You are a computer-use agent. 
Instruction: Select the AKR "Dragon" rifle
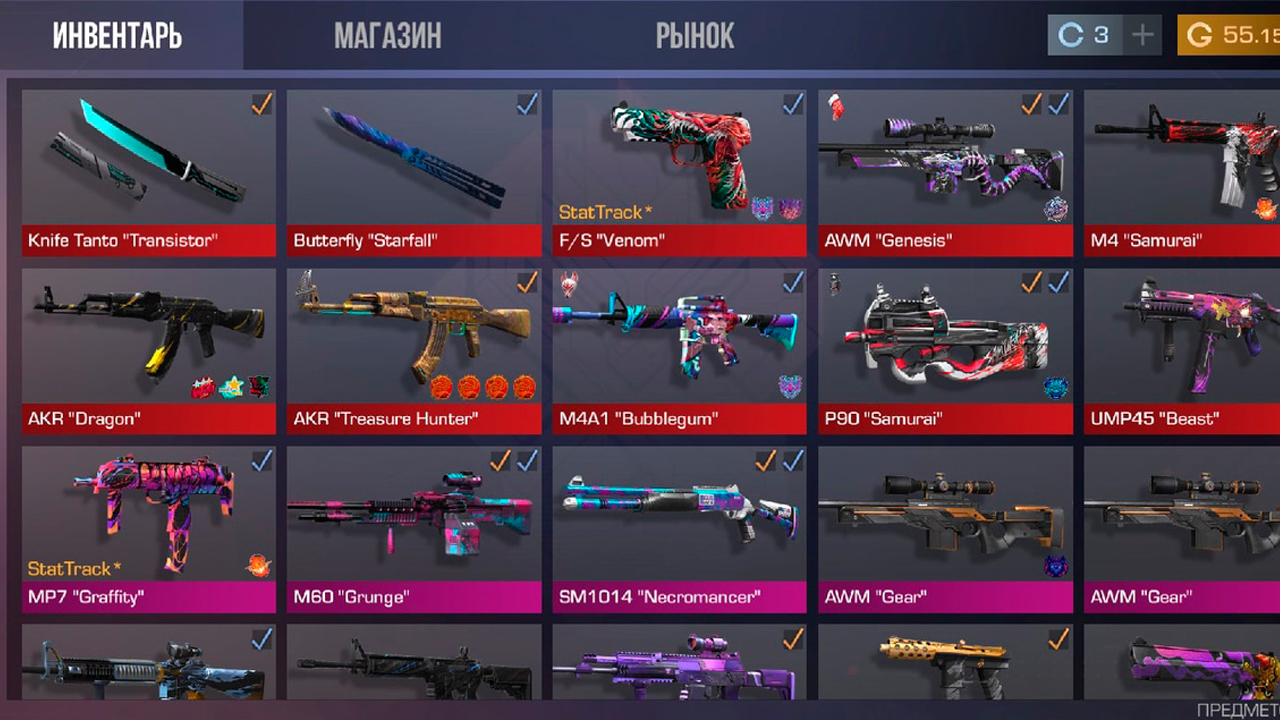click(x=149, y=350)
